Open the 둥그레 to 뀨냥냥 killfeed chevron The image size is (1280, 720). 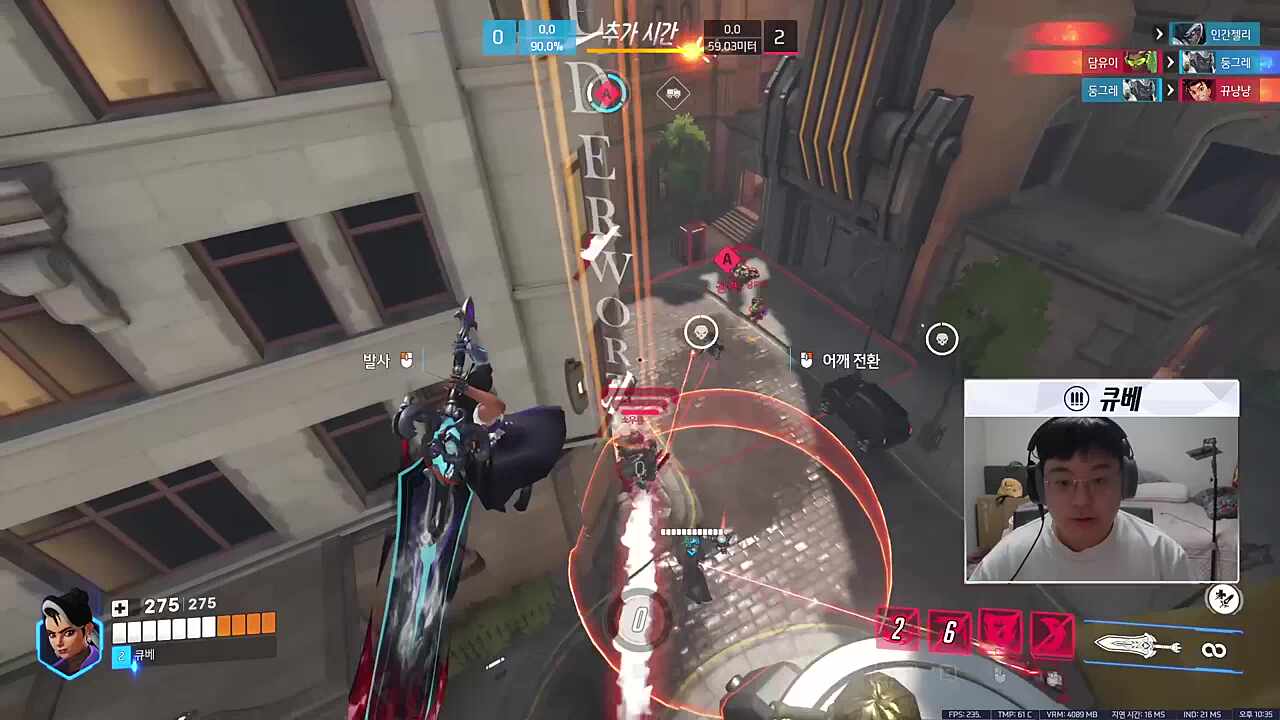[x=1169, y=90]
